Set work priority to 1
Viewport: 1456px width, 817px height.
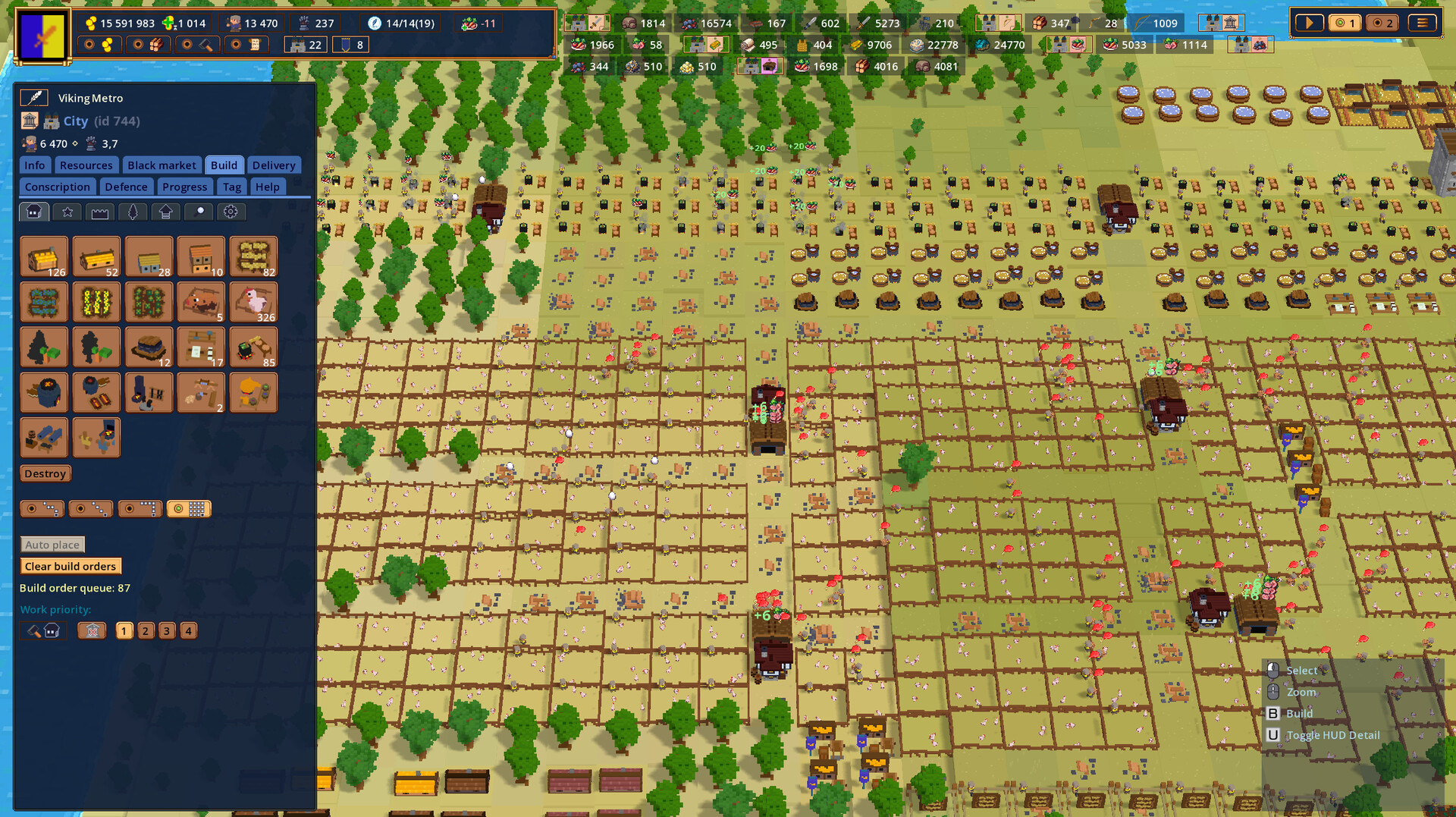124,630
